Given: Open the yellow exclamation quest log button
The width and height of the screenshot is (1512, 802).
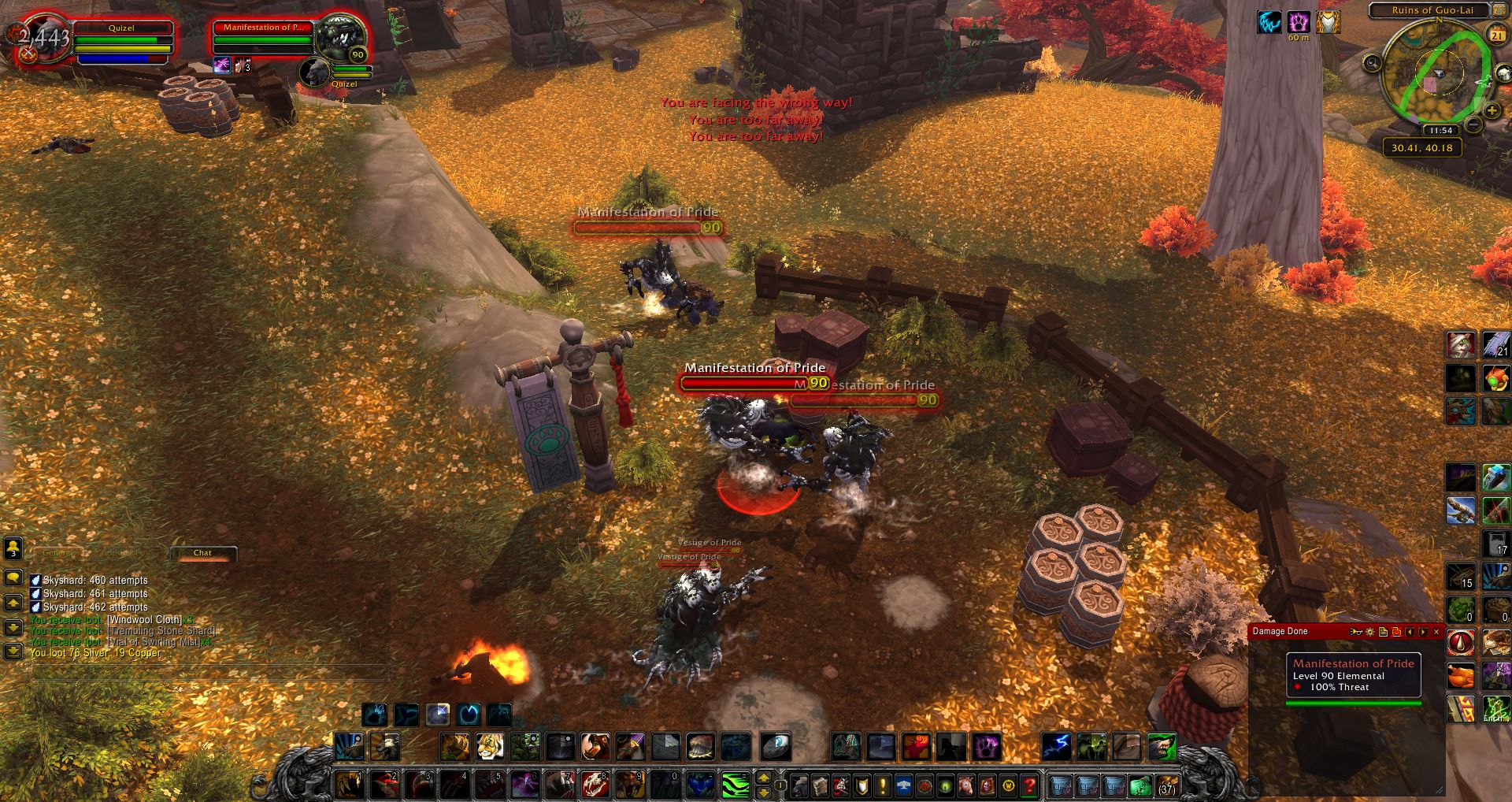Looking at the screenshot, I should 883,785.
